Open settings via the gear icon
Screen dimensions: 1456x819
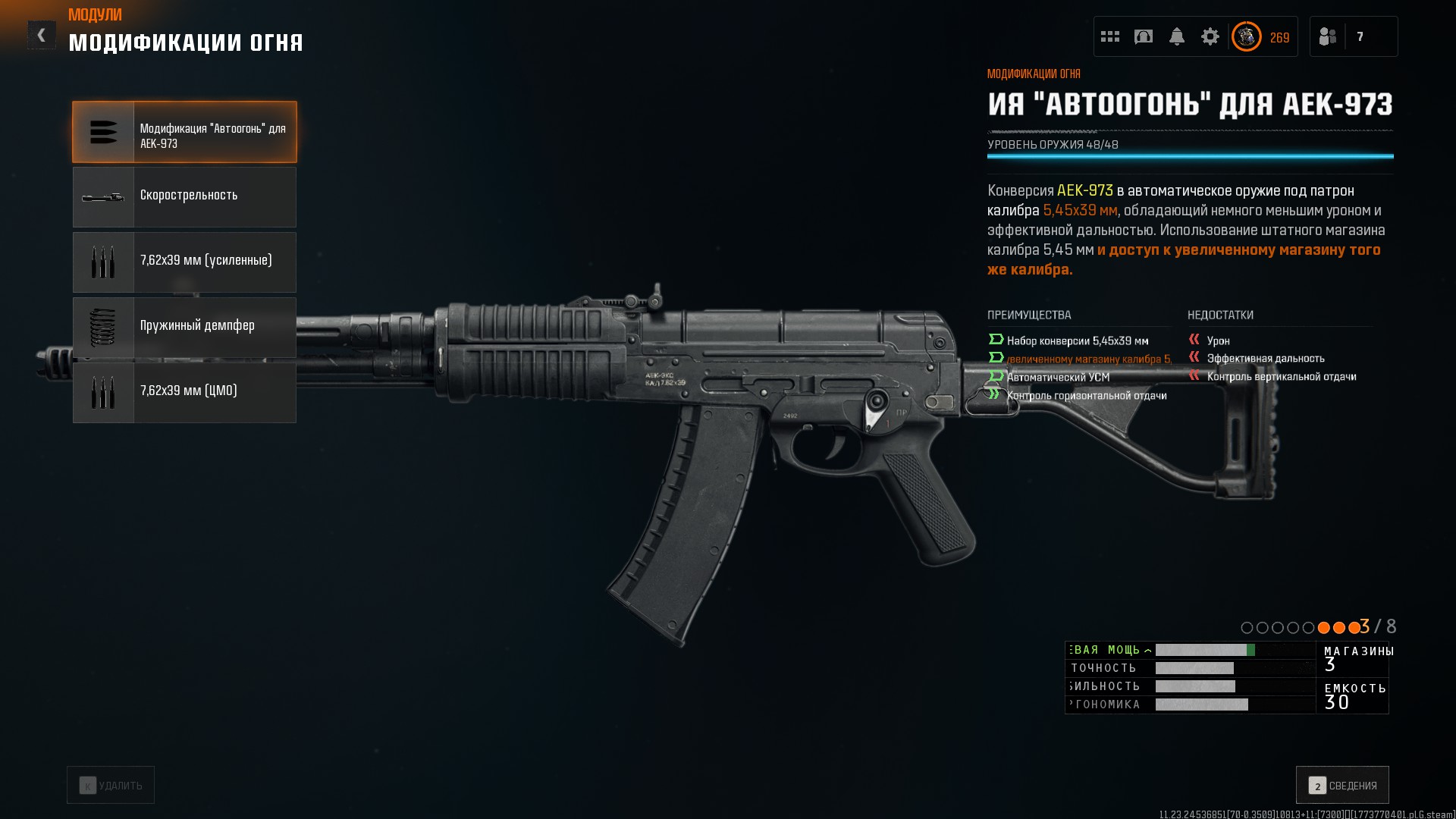click(1210, 36)
